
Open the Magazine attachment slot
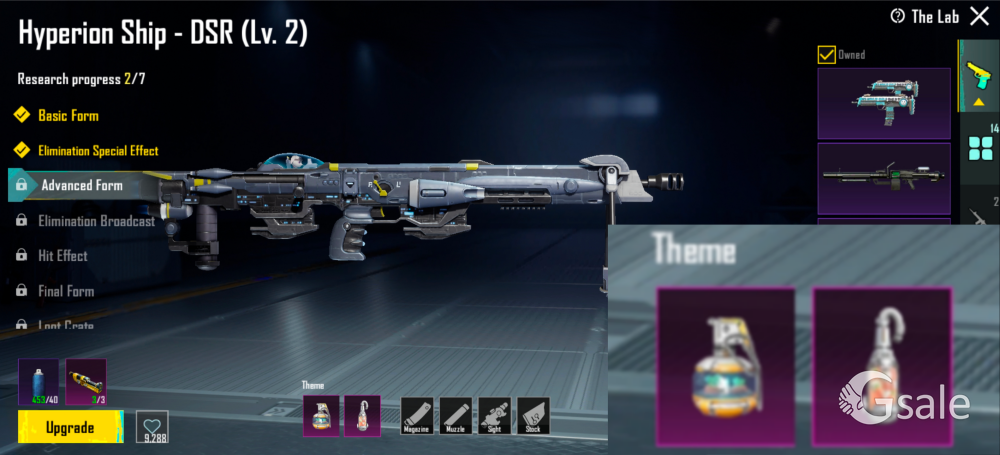(417, 415)
